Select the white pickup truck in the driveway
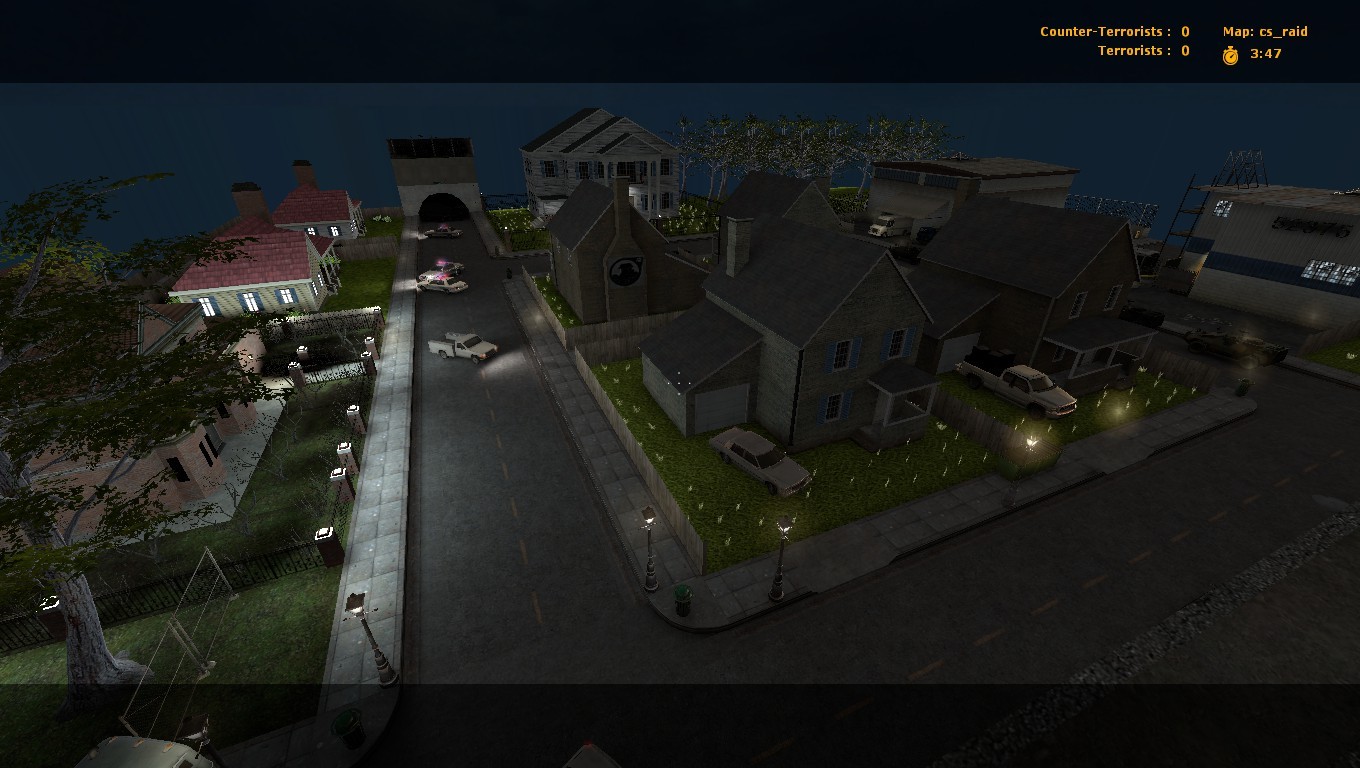The image size is (1360, 768). [x=1015, y=385]
